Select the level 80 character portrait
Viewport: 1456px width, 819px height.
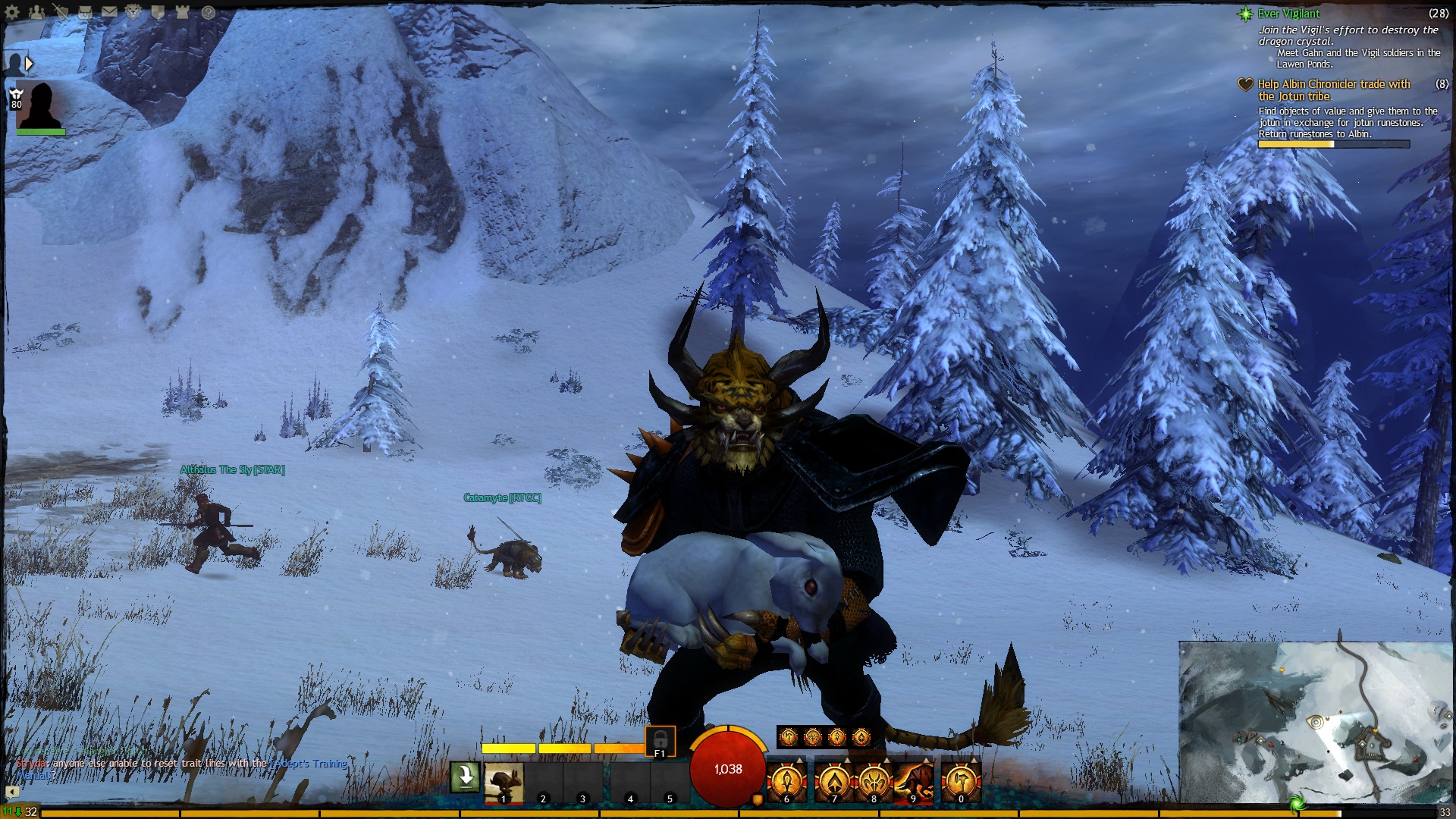(x=40, y=106)
